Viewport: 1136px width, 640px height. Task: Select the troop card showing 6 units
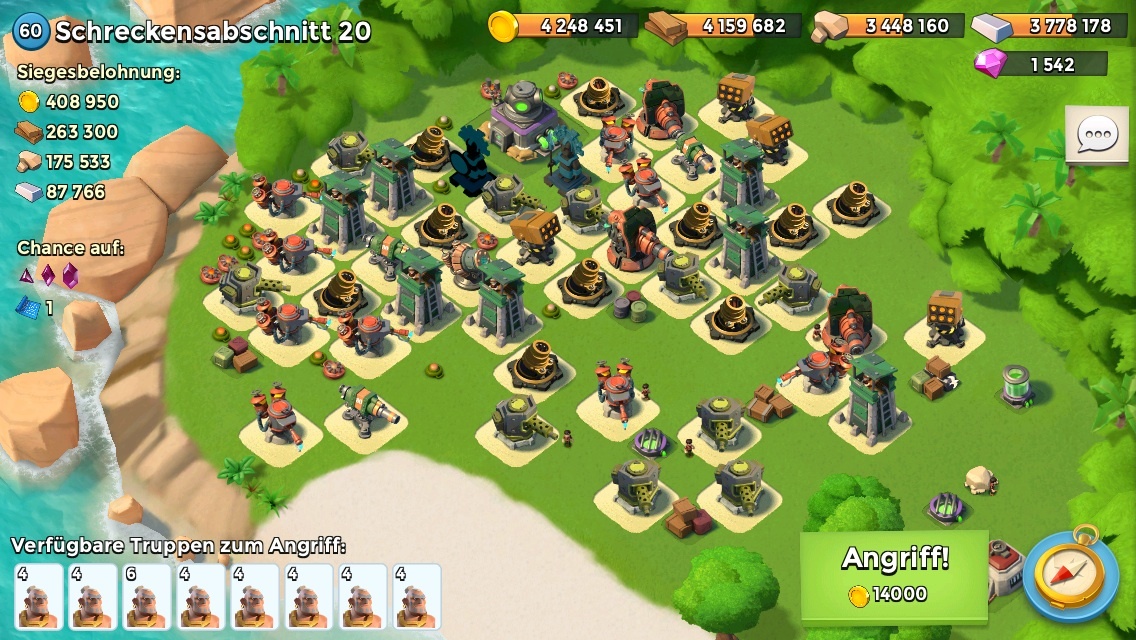(146, 596)
